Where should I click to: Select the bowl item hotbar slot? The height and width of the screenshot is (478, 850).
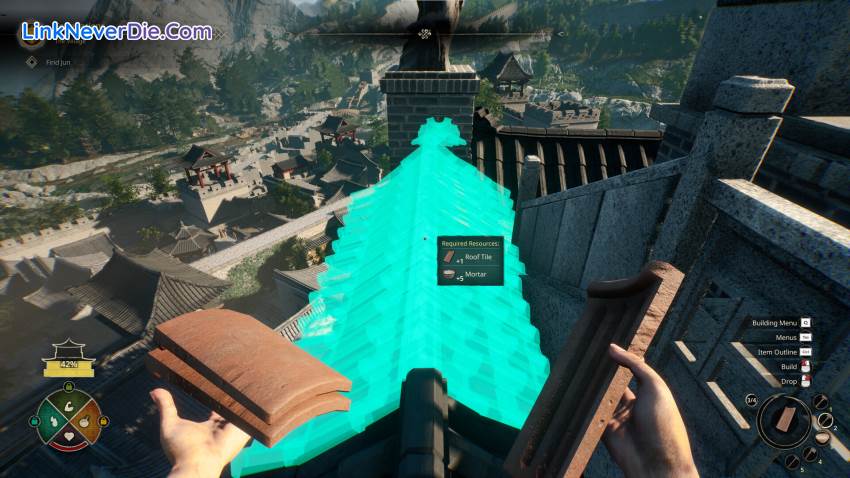pyautogui.click(x=823, y=437)
